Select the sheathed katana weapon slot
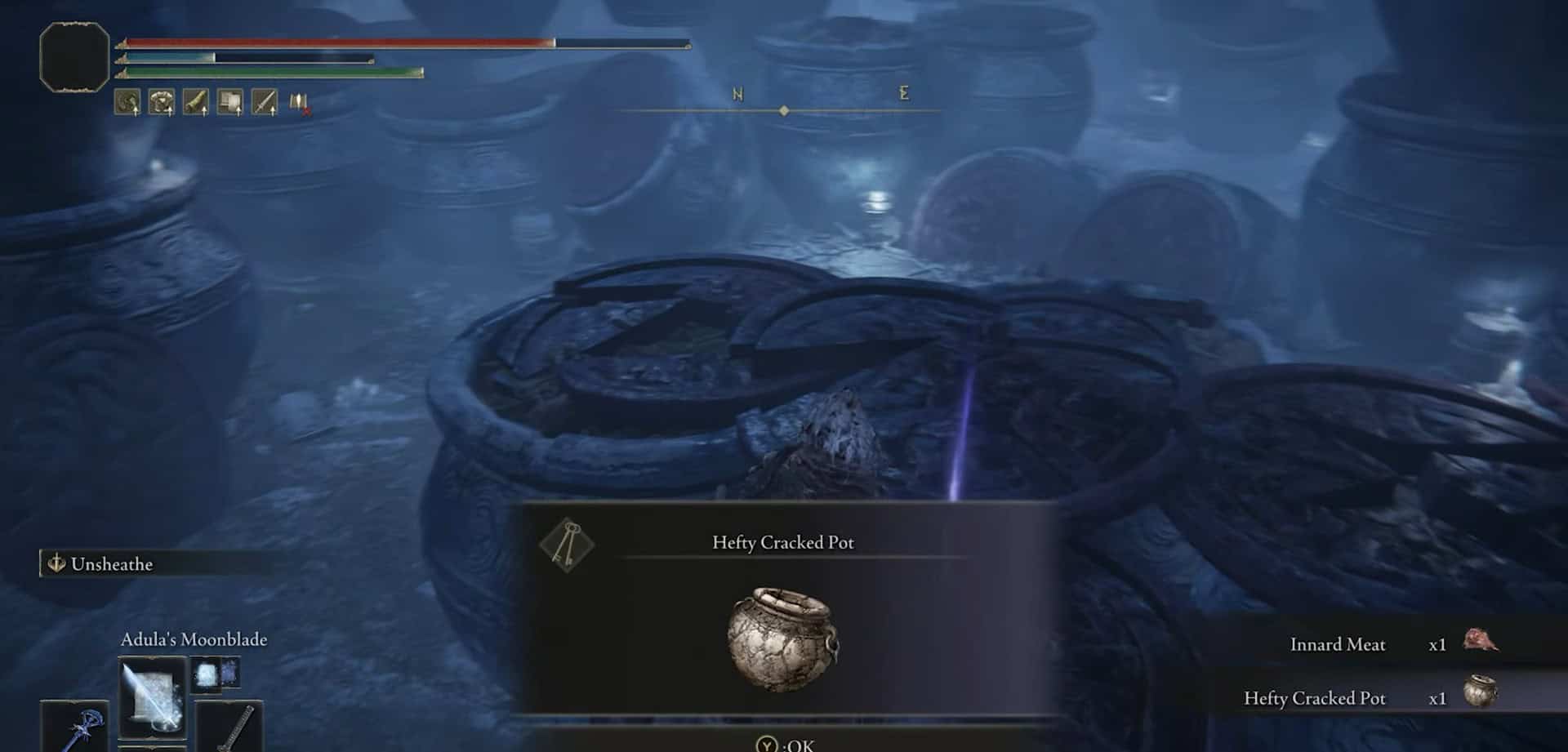The height and width of the screenshot is (752, 1568). click(230, 727)
